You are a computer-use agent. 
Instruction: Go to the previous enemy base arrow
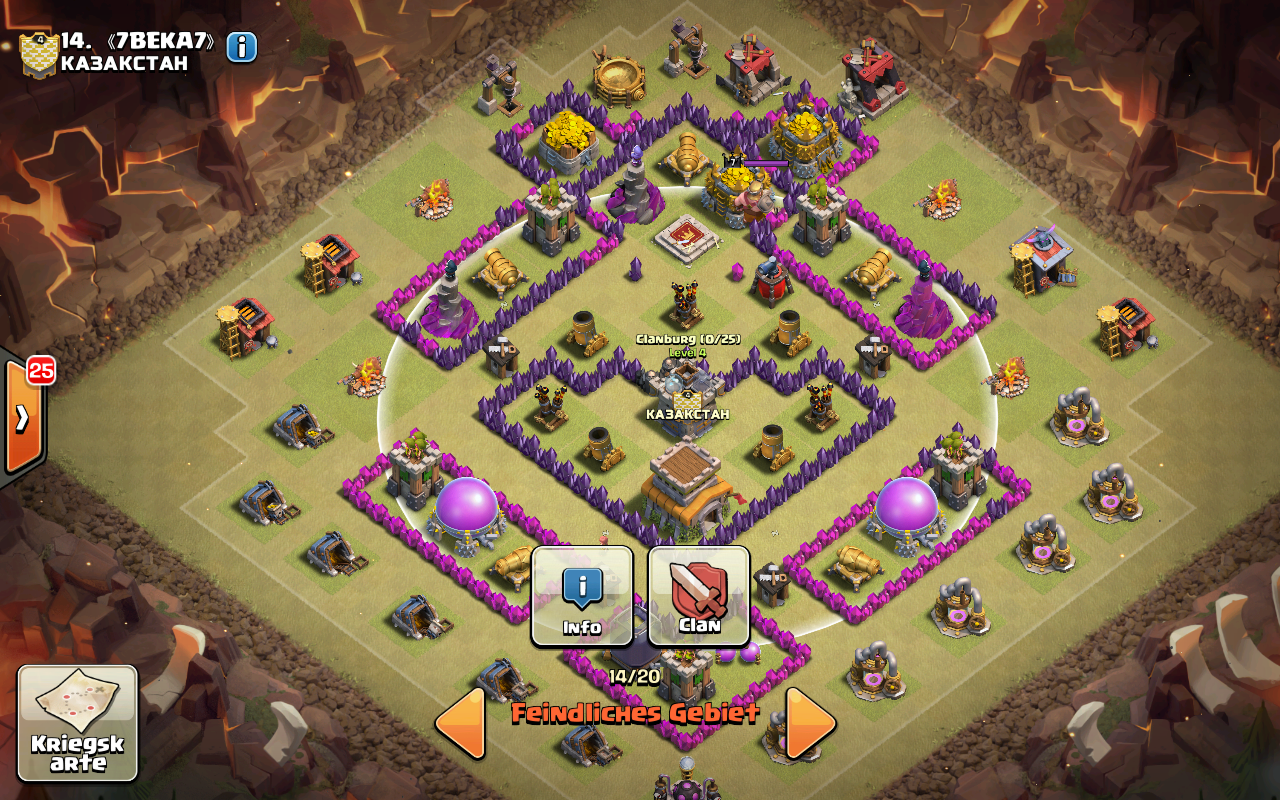461,722
